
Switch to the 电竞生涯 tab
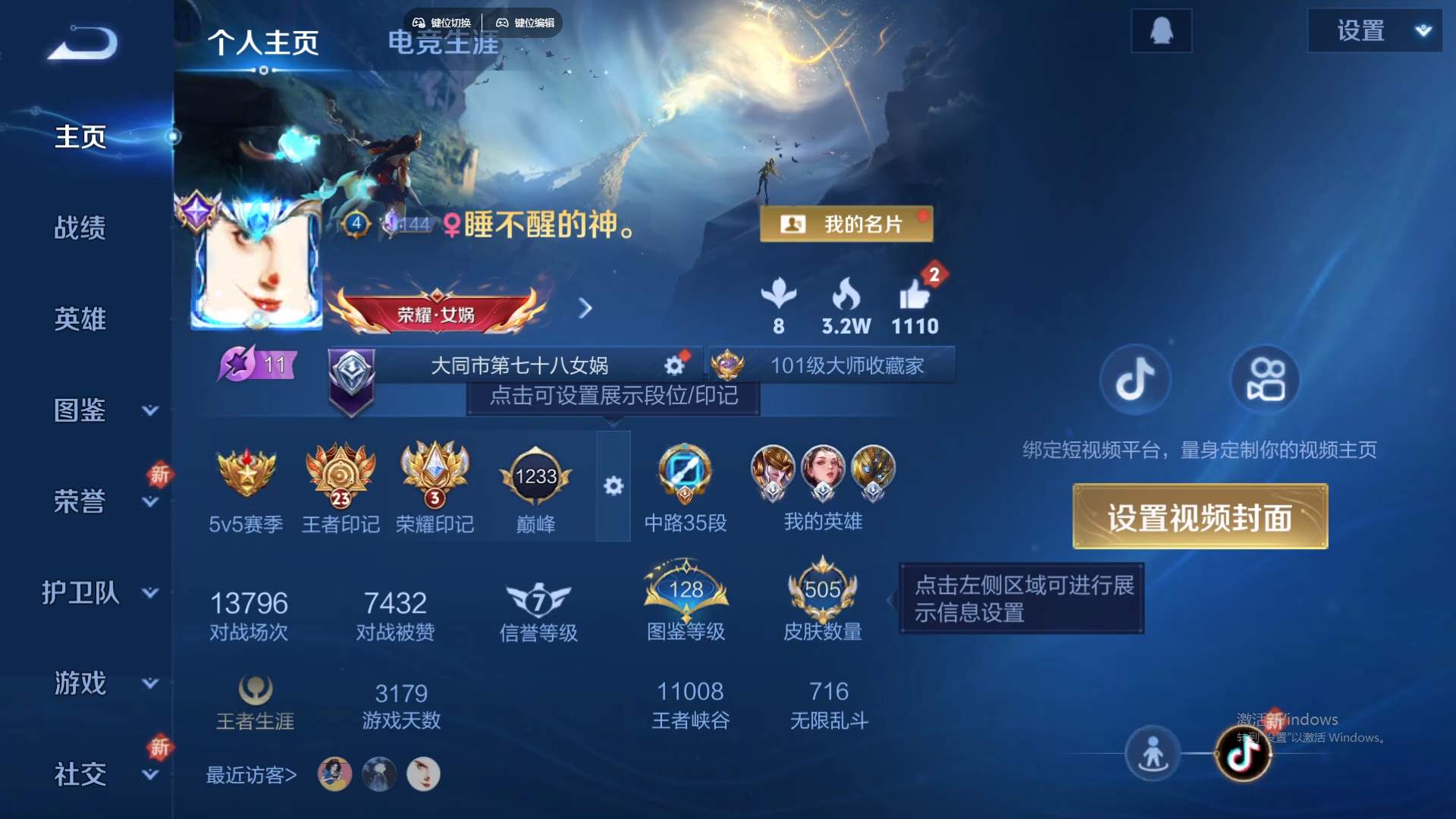(444, 43)
